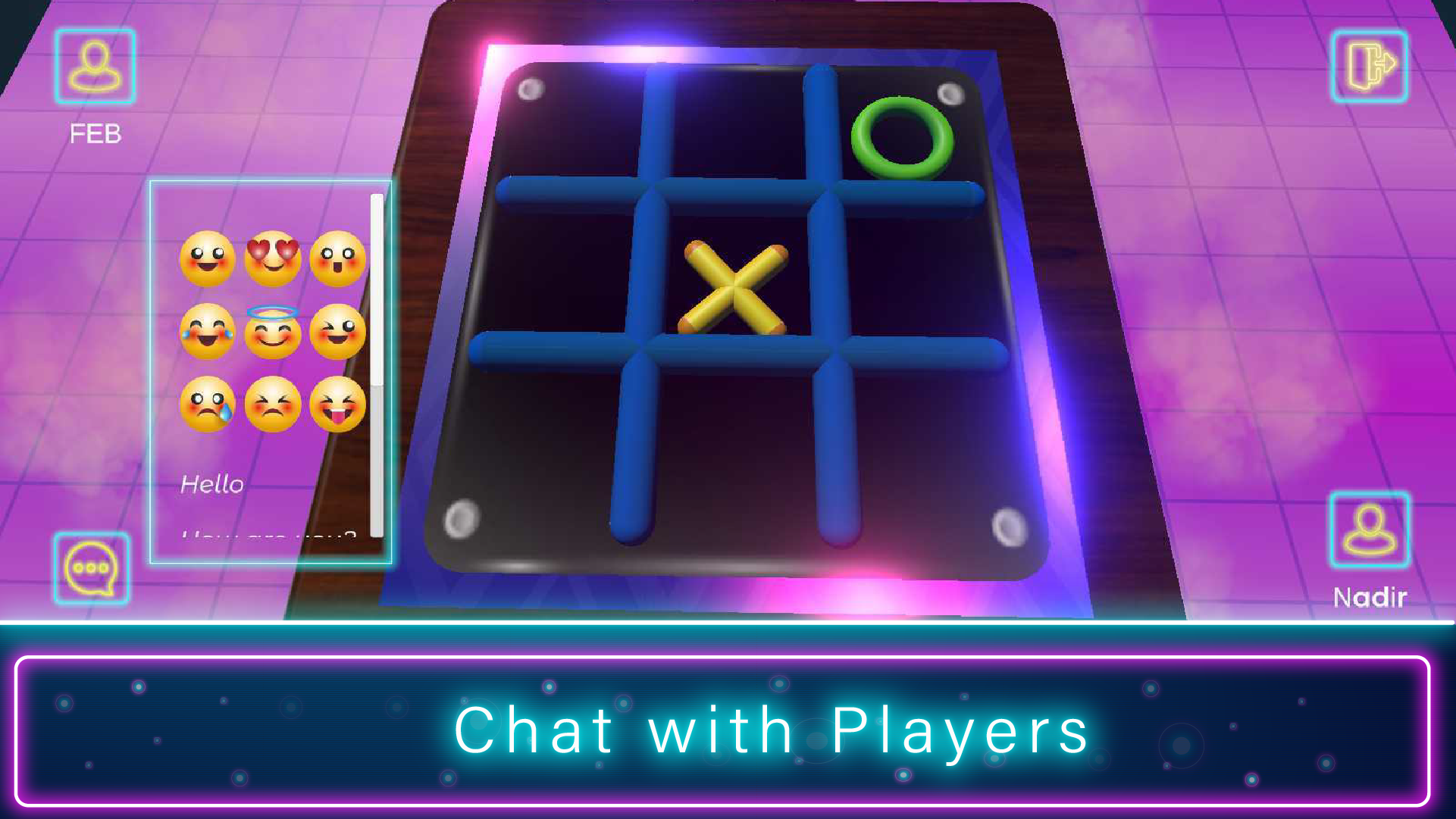
Task: Open the FEB player profile icon
Action: (x=94, y=67)
